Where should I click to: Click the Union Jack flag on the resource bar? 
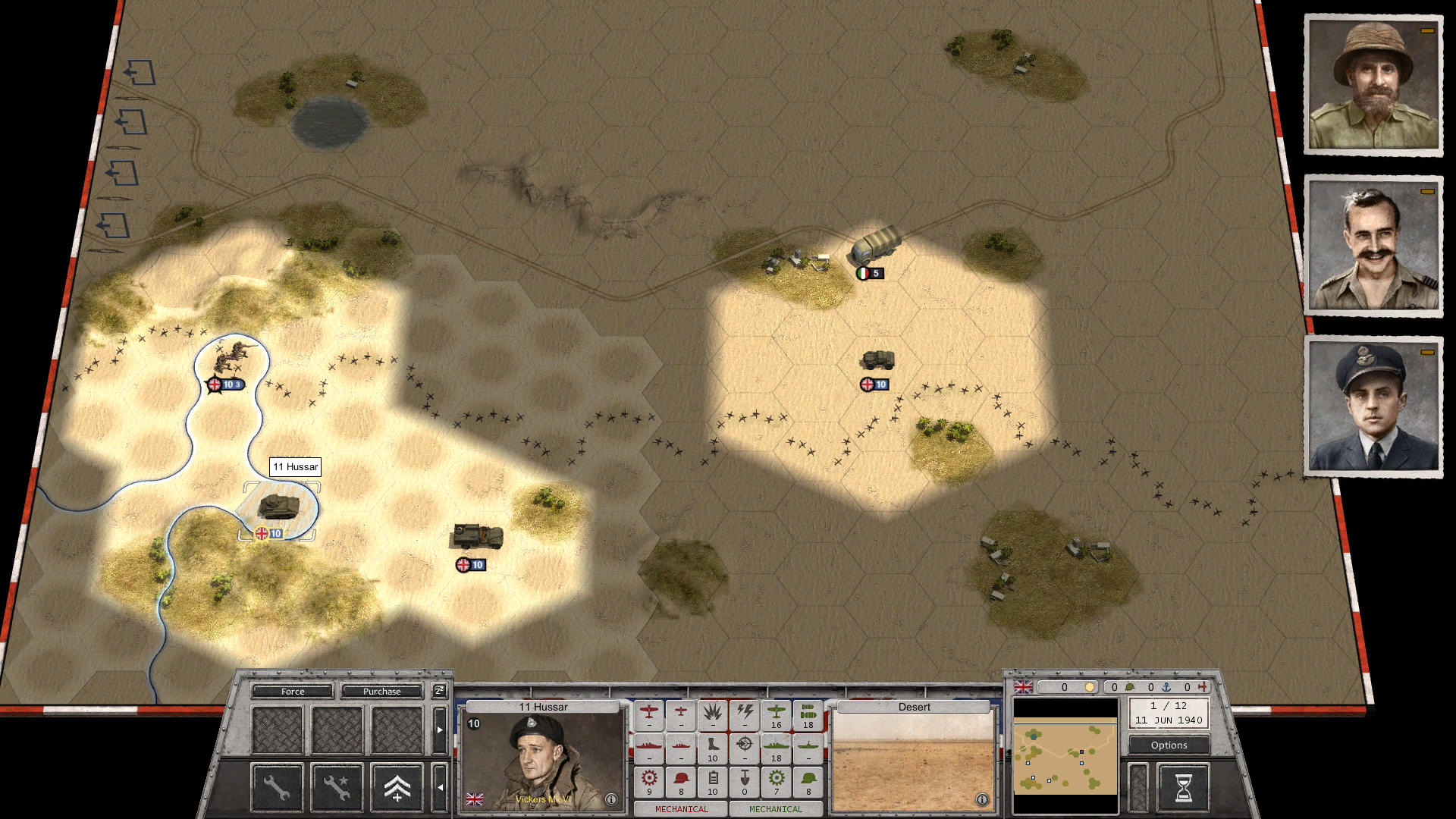click(1024, 687)
